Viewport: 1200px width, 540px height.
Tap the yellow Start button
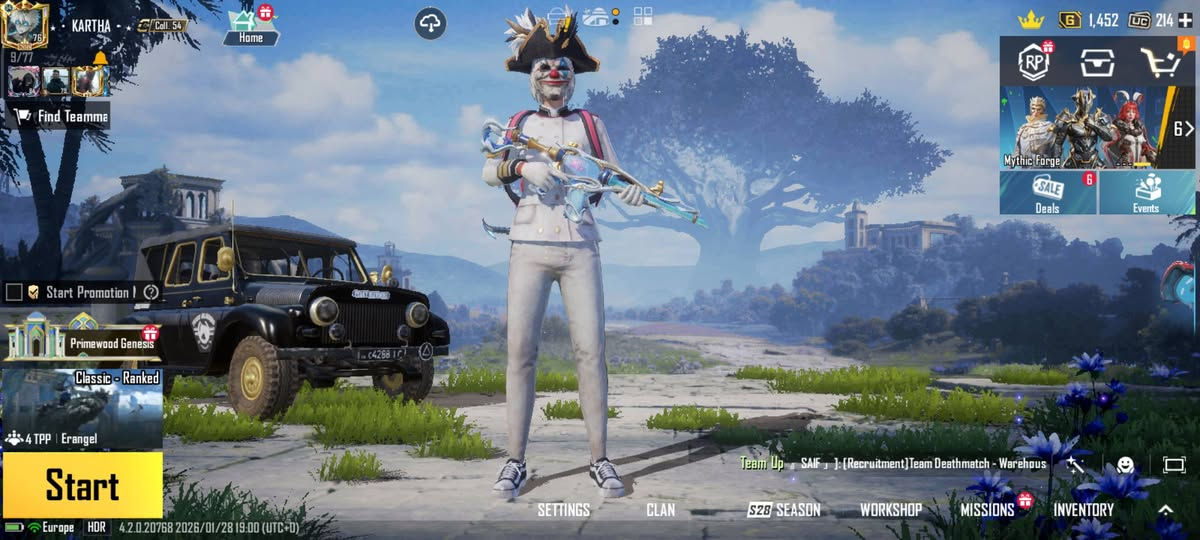point(82,485)
